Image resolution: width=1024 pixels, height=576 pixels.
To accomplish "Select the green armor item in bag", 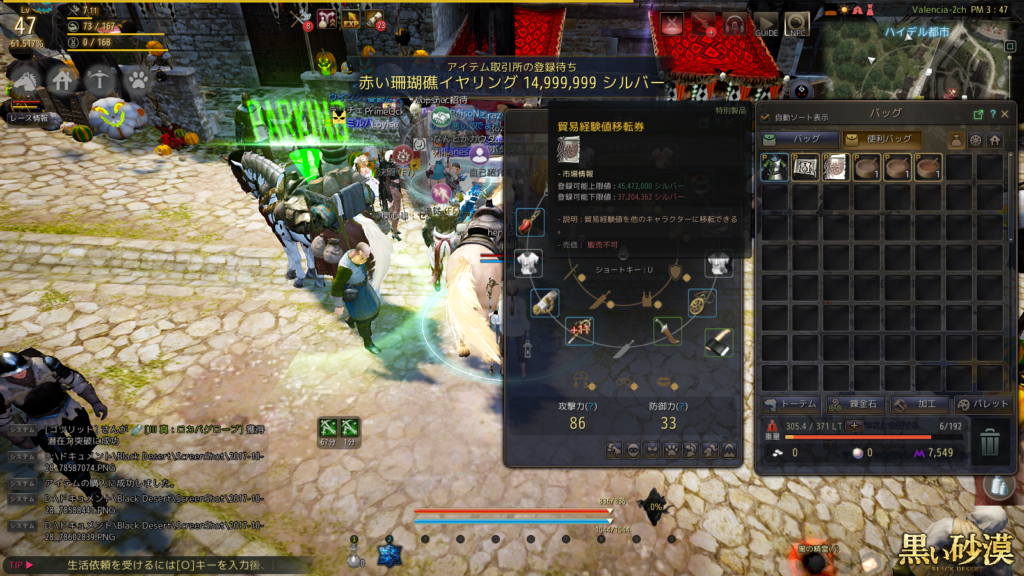I will (x=774, y=167).
